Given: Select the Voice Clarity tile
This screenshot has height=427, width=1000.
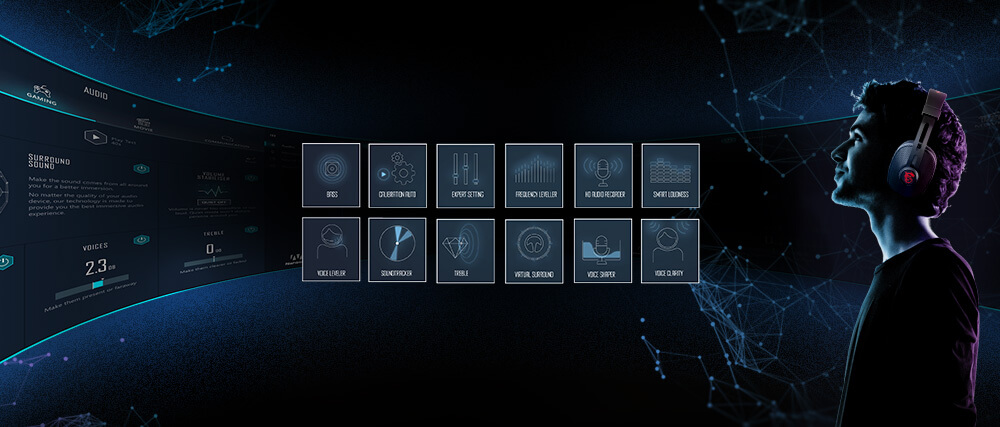Looking at the screenshot, I should (x=670, y=250).
